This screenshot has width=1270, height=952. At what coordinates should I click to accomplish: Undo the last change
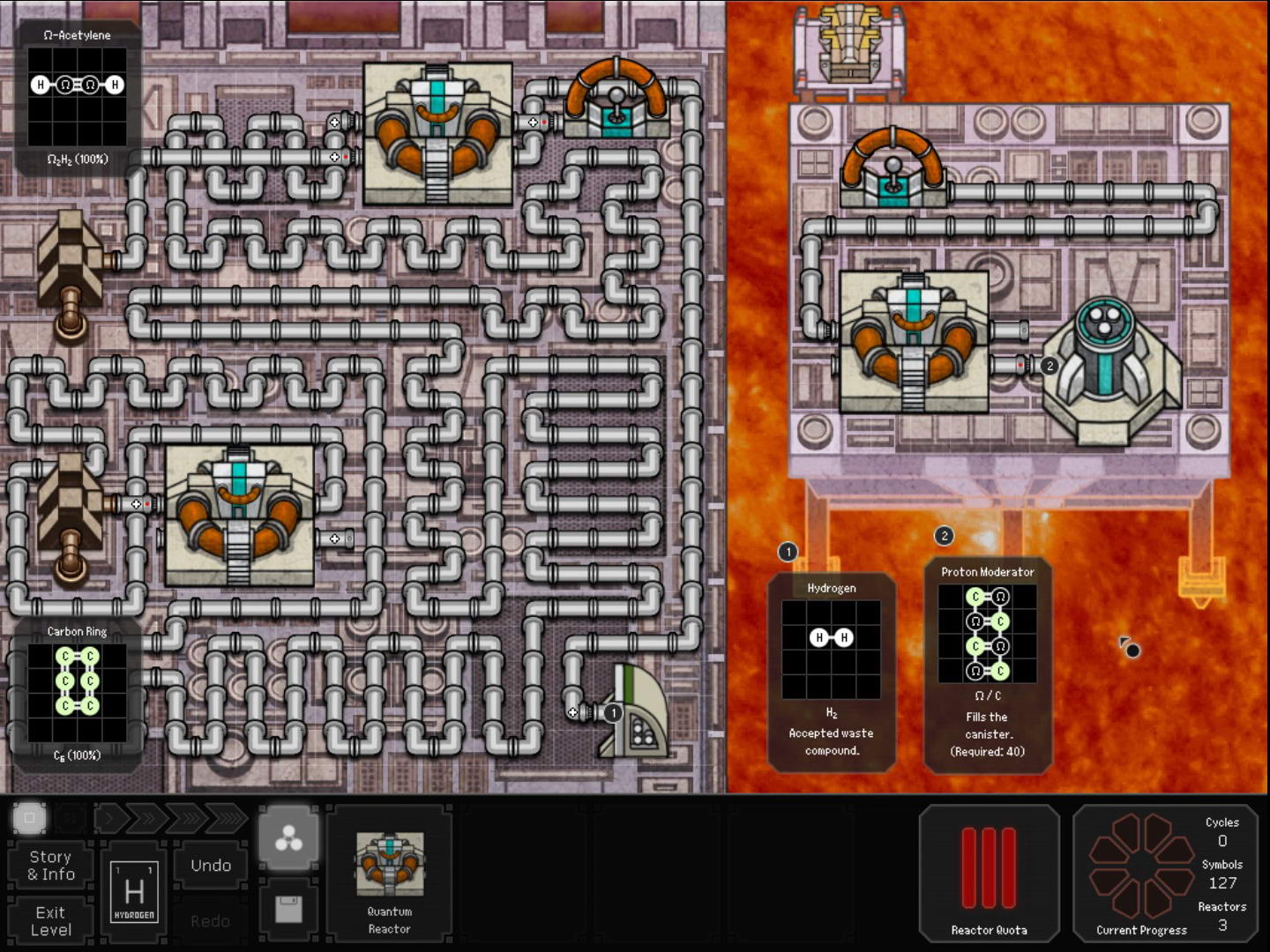(211, 866)
